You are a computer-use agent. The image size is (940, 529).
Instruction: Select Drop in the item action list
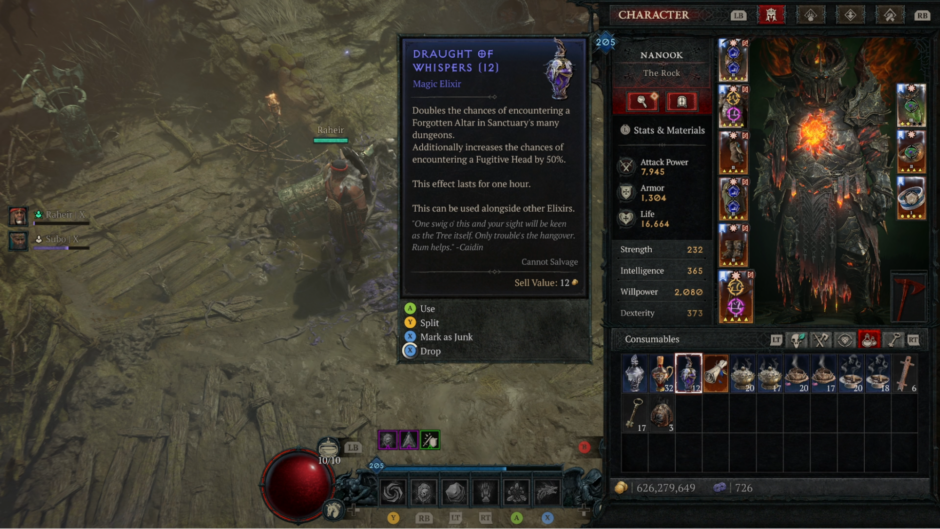(x=430, y=351)
